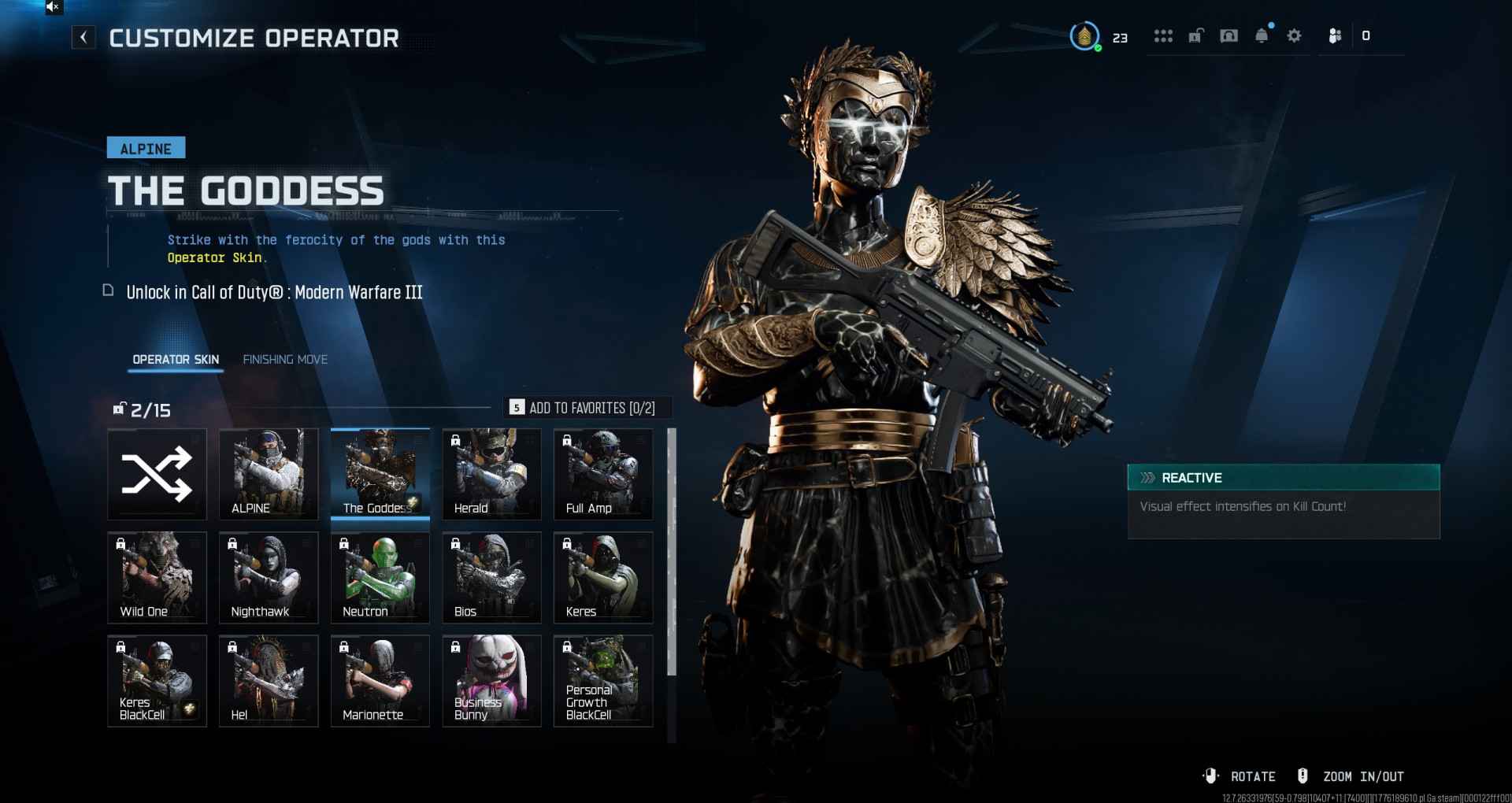Viewport: 1512px width, 803px height.
Task: Select the Operator Skin tab
Action: point(176,359)
